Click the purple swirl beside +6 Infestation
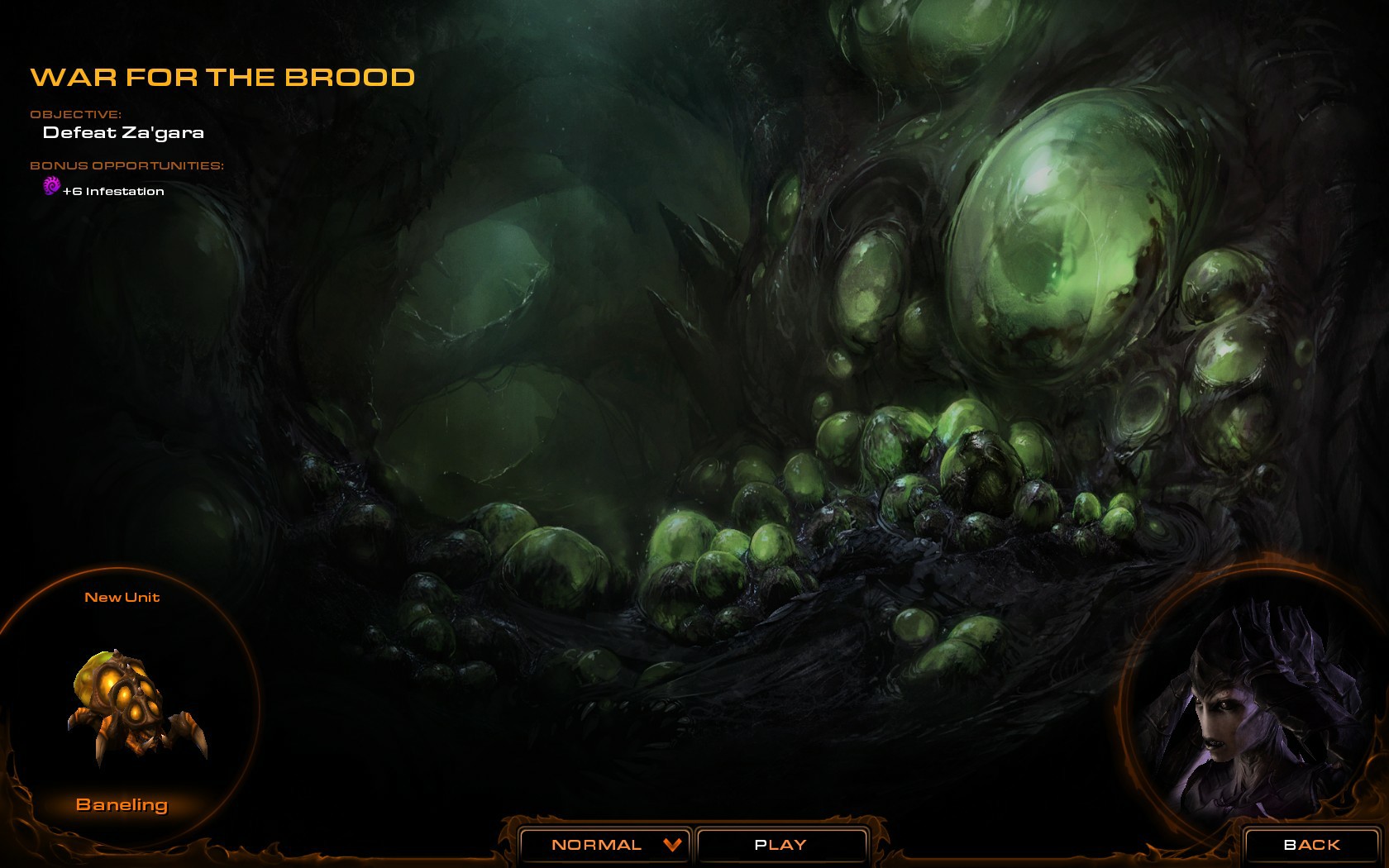 click(51, 189)
